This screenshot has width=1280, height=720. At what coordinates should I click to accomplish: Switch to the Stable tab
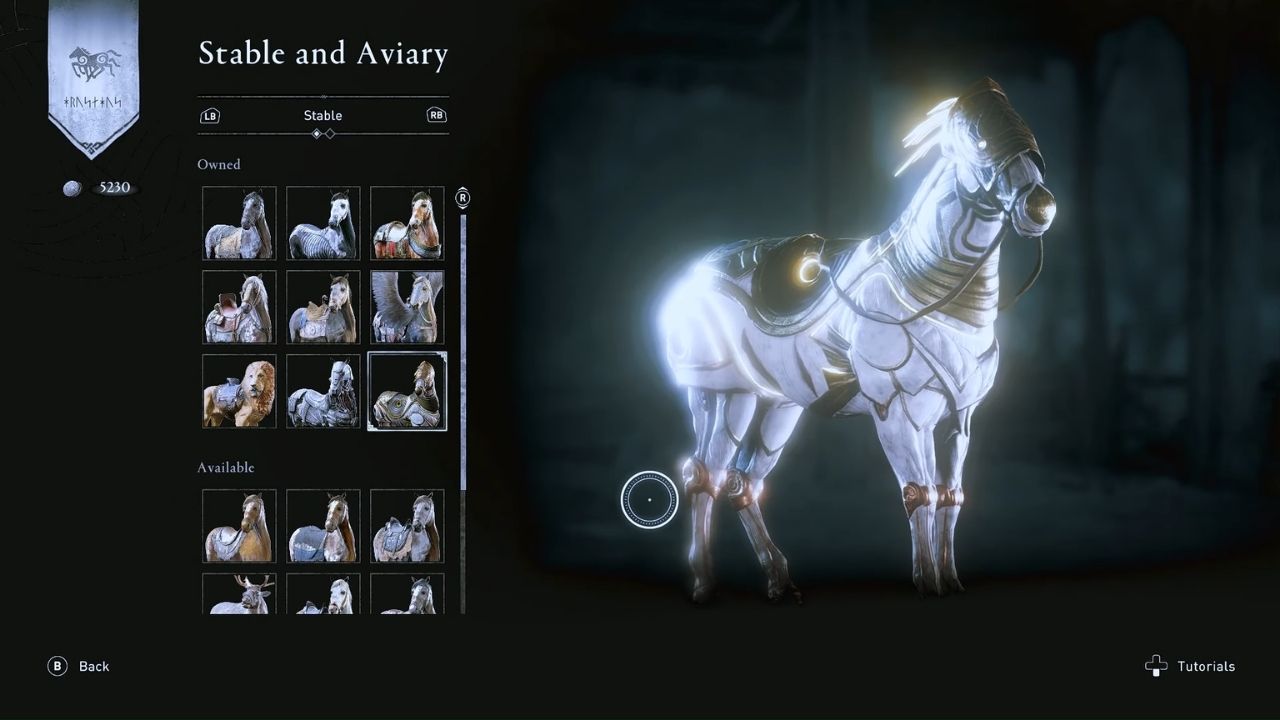(x=323, y=115)
